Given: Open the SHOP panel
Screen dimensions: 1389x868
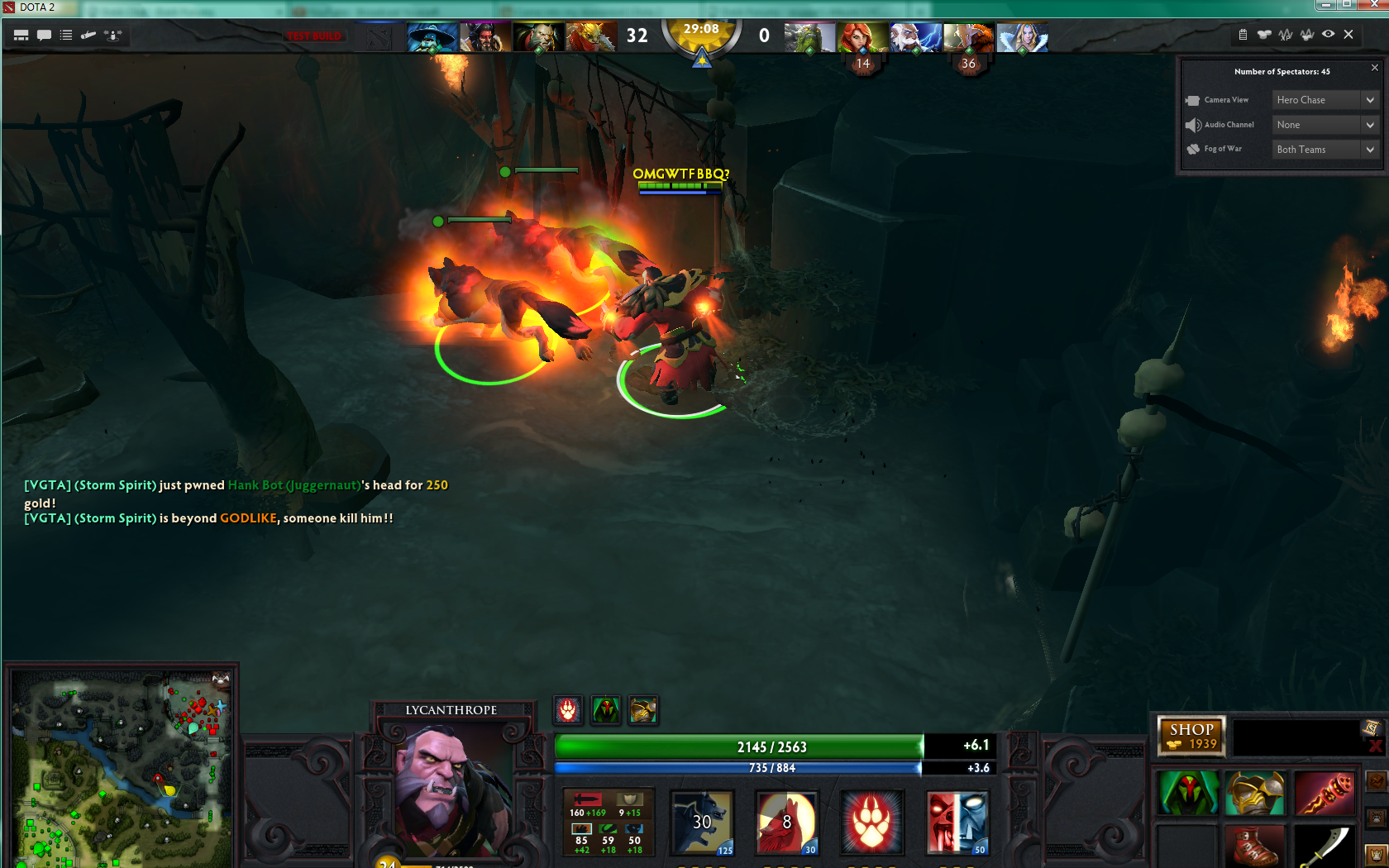Looking at the screenshot, I should (x=1191, y=736).
